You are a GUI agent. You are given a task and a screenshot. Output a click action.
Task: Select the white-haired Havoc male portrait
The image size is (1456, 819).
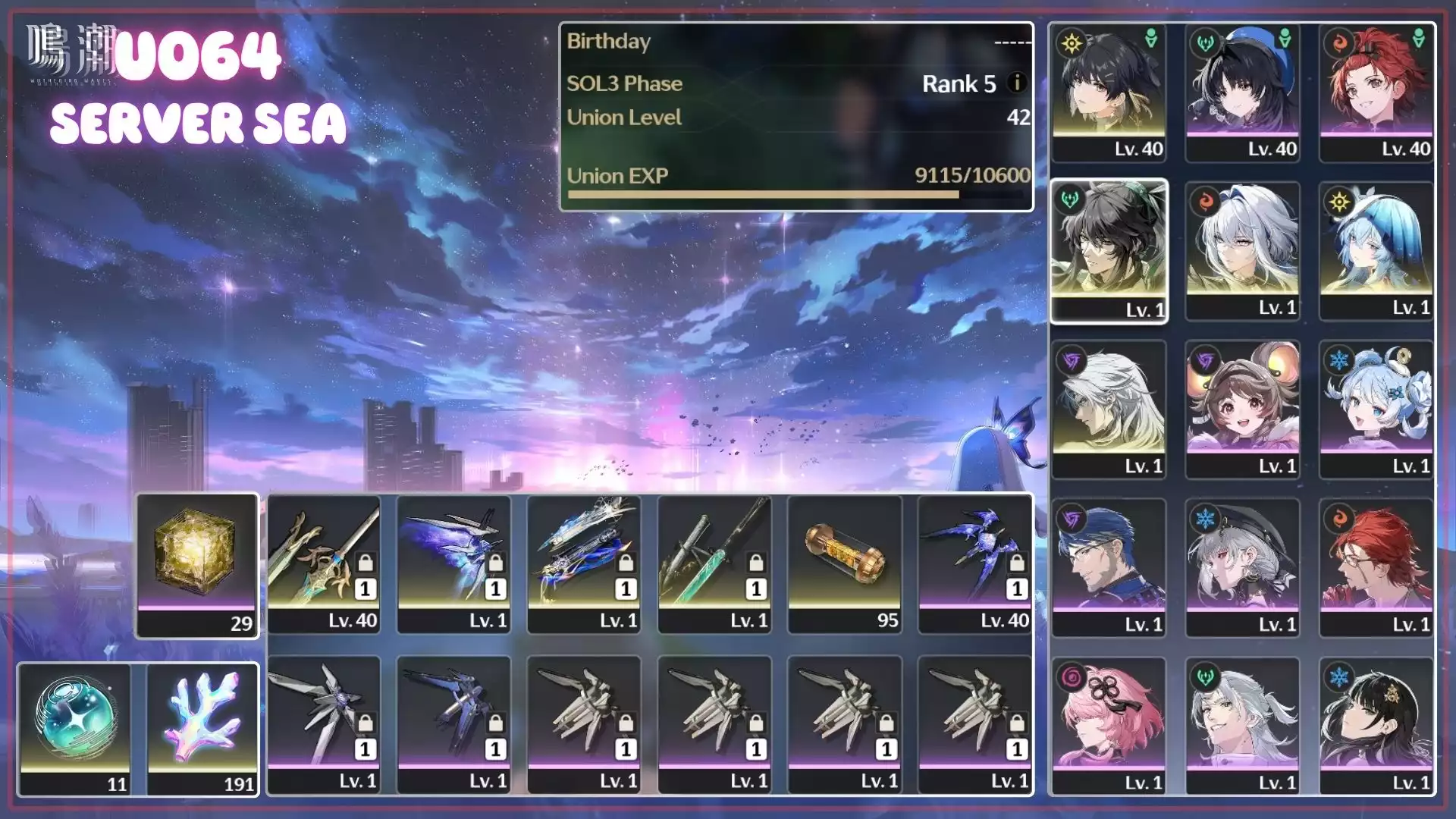1109,409
